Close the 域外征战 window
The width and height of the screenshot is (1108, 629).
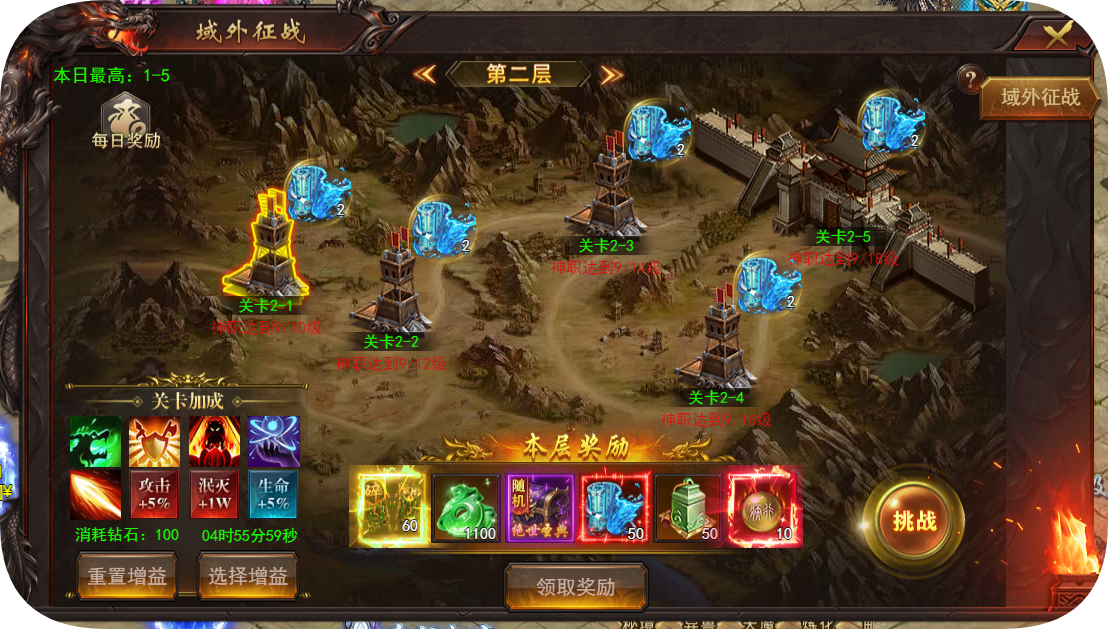(x=1058, y=37)
